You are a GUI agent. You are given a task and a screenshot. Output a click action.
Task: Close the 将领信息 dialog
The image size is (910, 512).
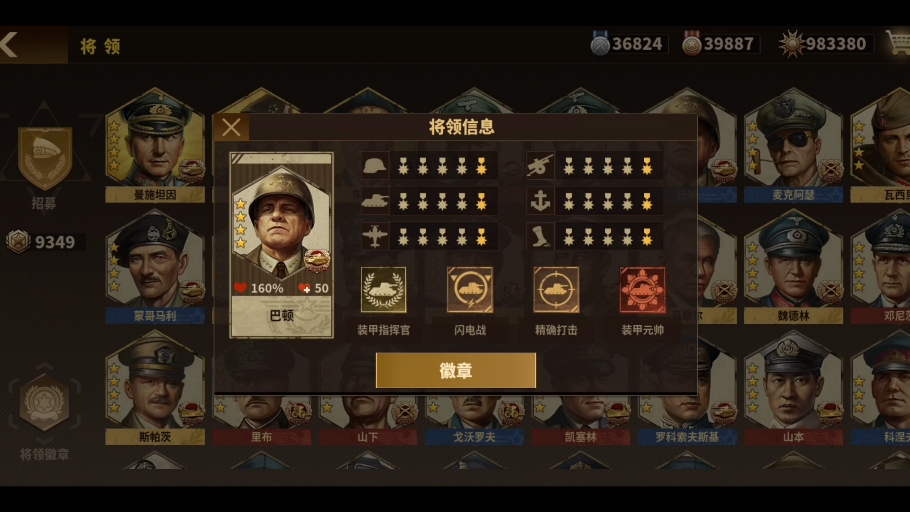231,127
